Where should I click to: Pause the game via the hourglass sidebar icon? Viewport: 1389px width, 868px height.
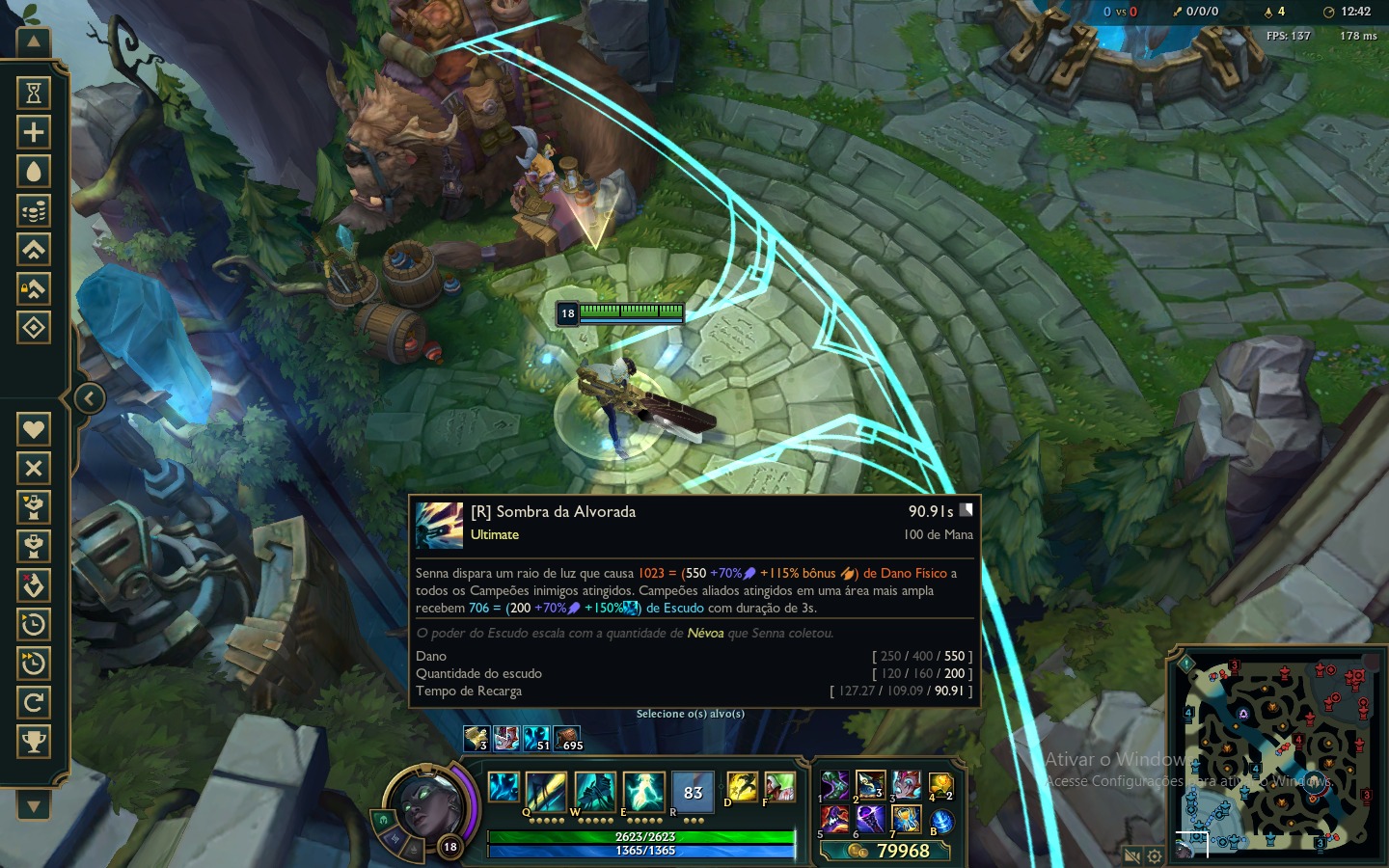34,92
